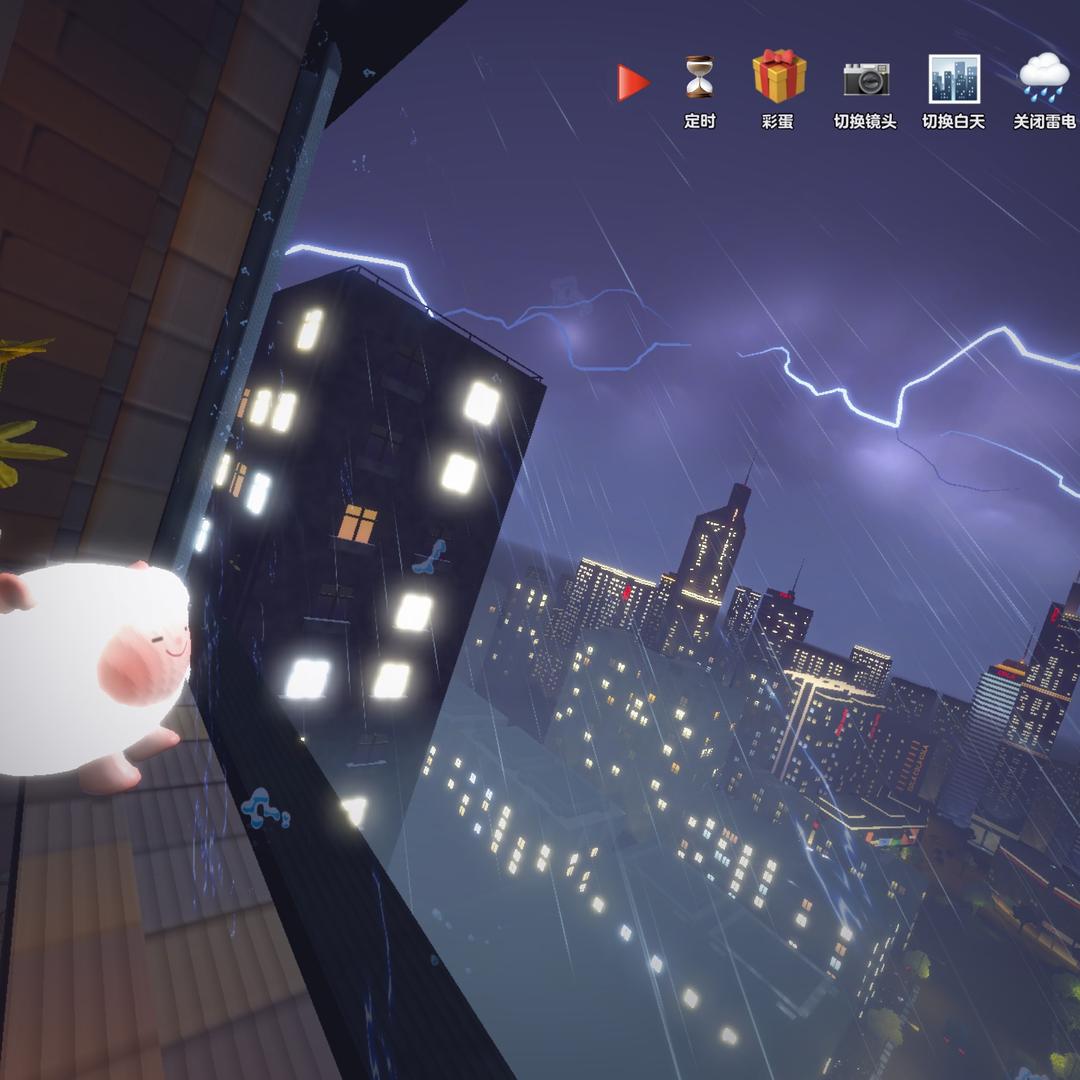
Task: Click the red play arrow
Action: pyautogui.click(x=633, y=83)
